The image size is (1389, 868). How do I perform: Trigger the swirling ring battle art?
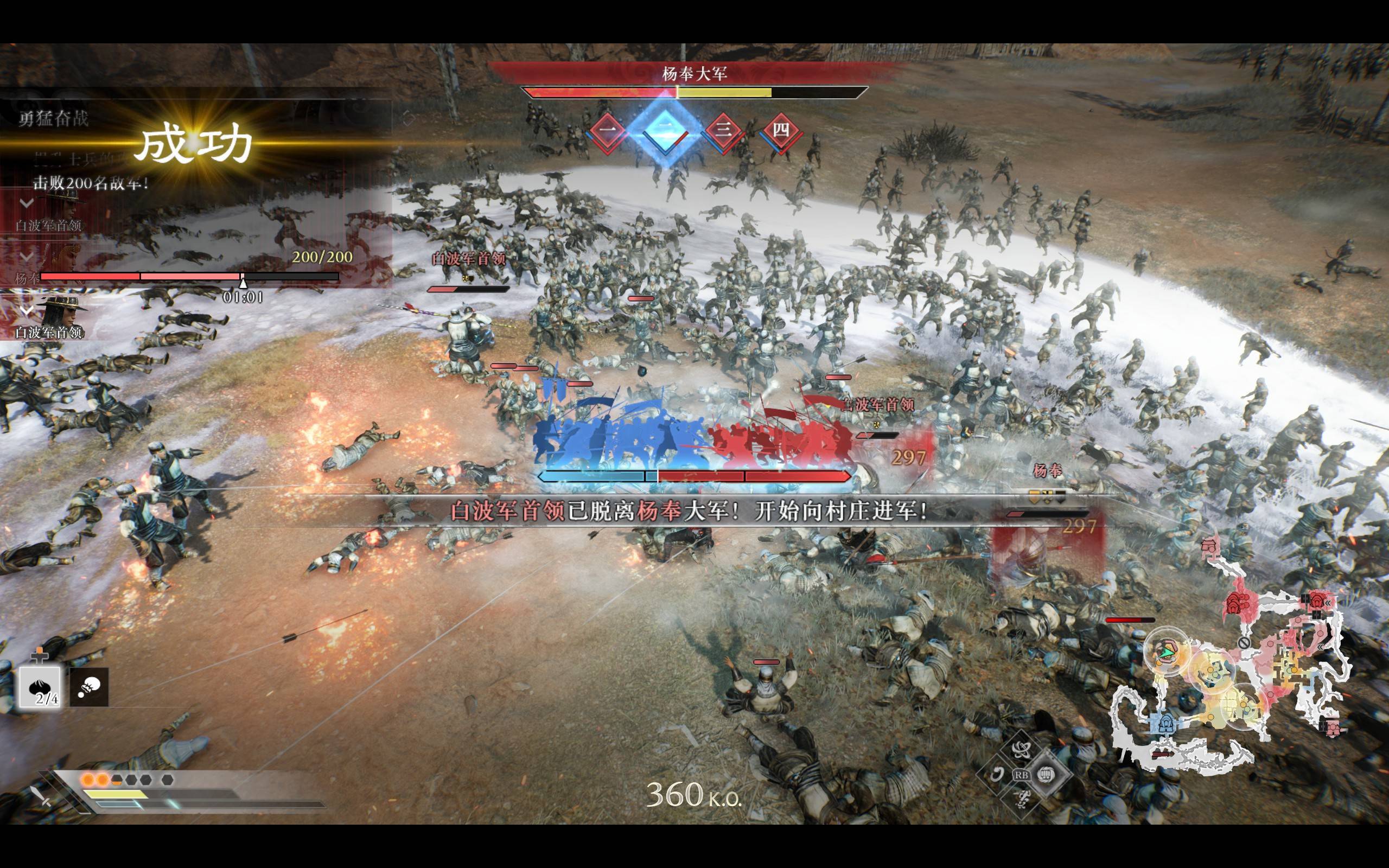coord(996,775)
